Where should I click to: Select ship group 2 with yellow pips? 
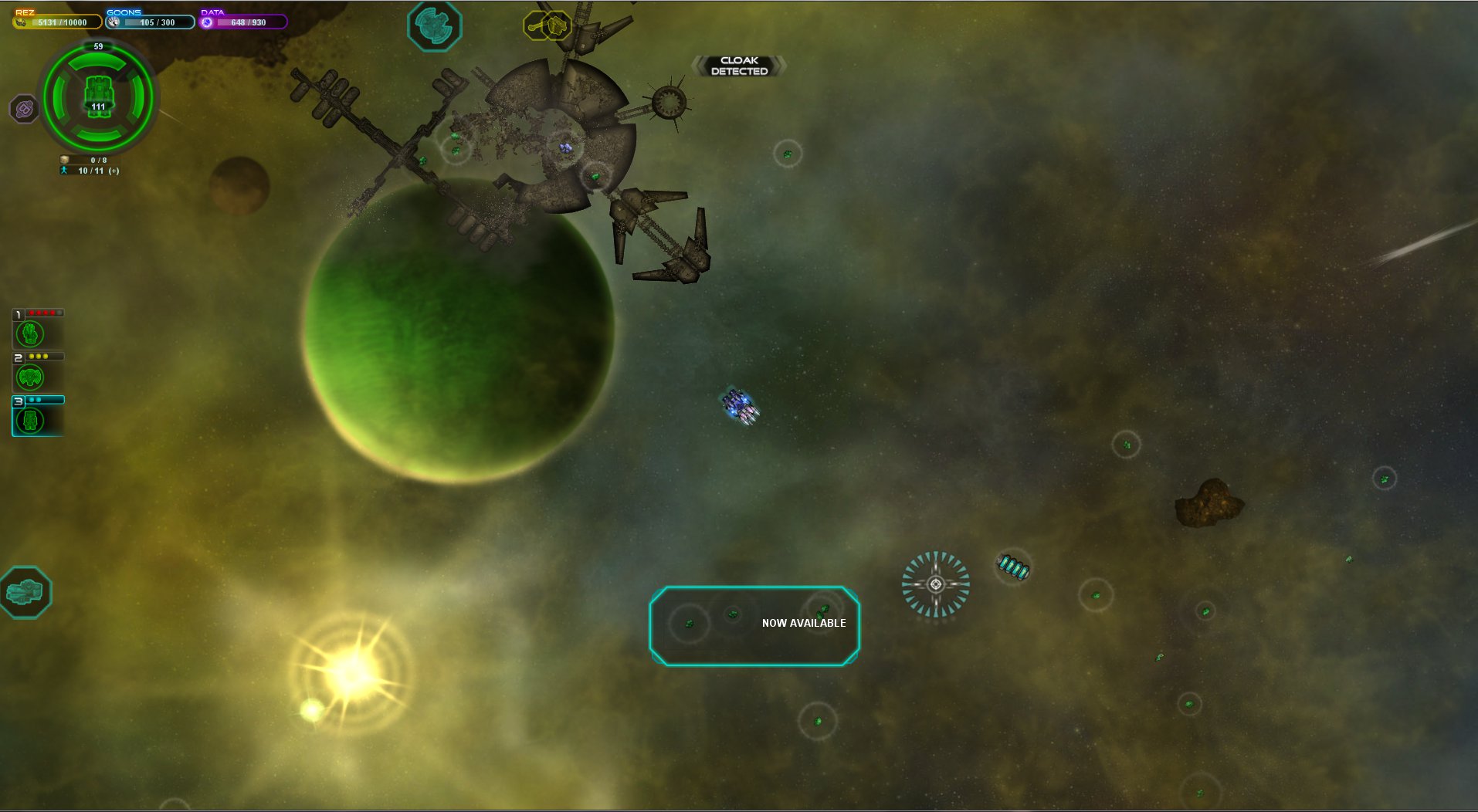click(30, 377)
